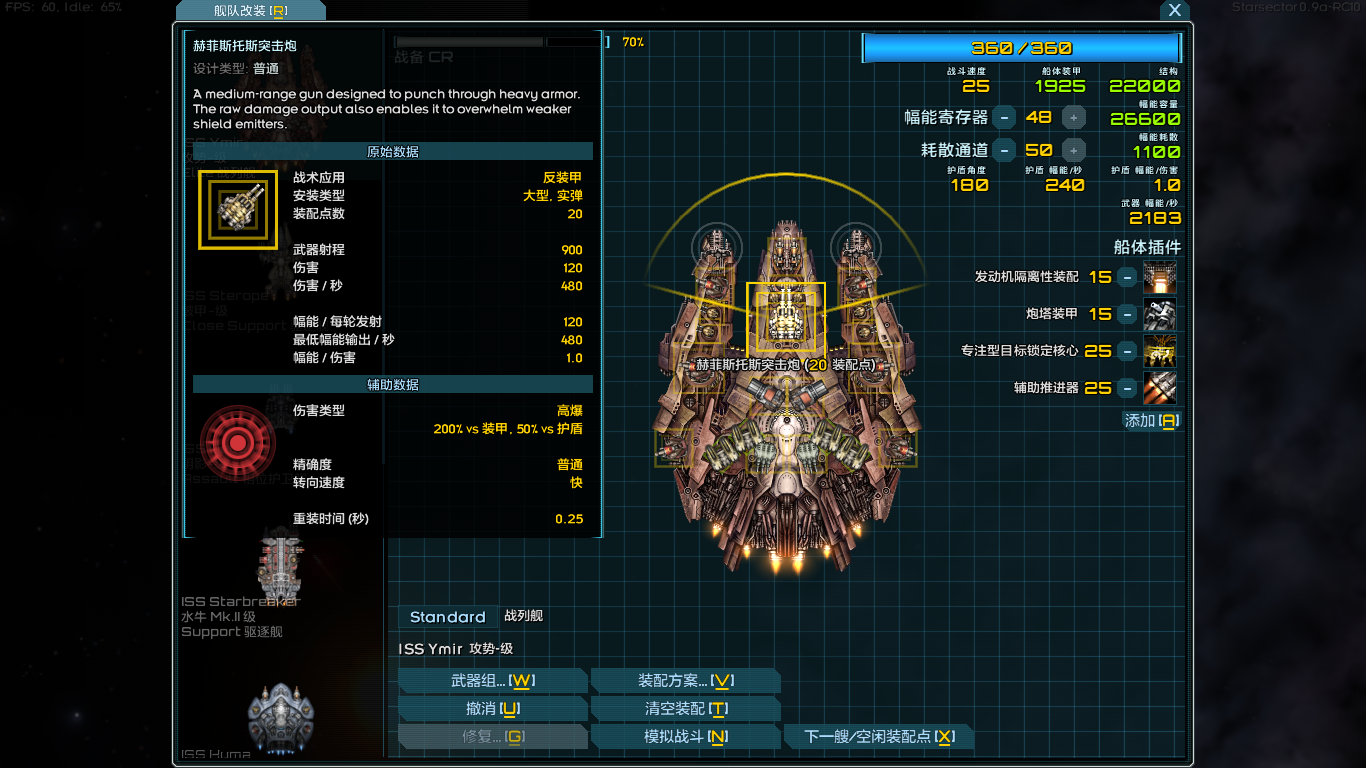Image resolution: width=1366 pixels, height=768 pixels.
Task: Click the 辅助推进器 hullmod icon
Action: 1160,389
